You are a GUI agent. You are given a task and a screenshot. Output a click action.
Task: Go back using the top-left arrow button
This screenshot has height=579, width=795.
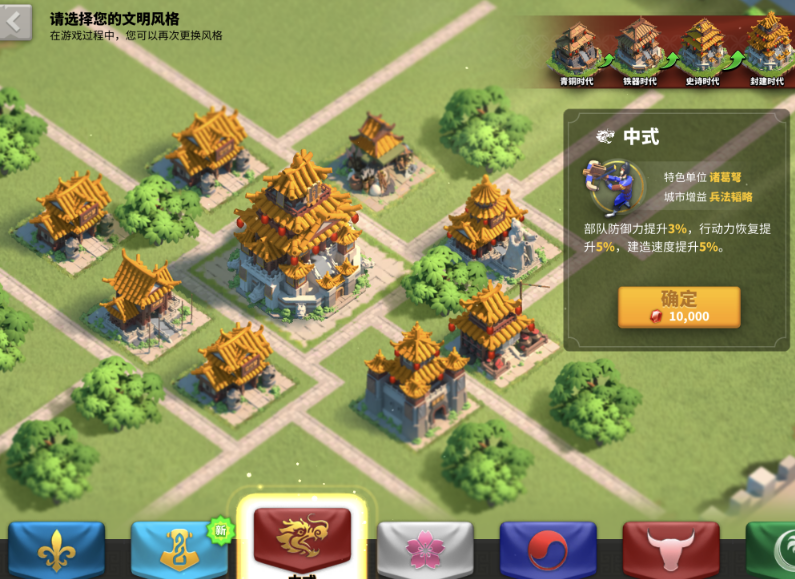click(16, 23)
